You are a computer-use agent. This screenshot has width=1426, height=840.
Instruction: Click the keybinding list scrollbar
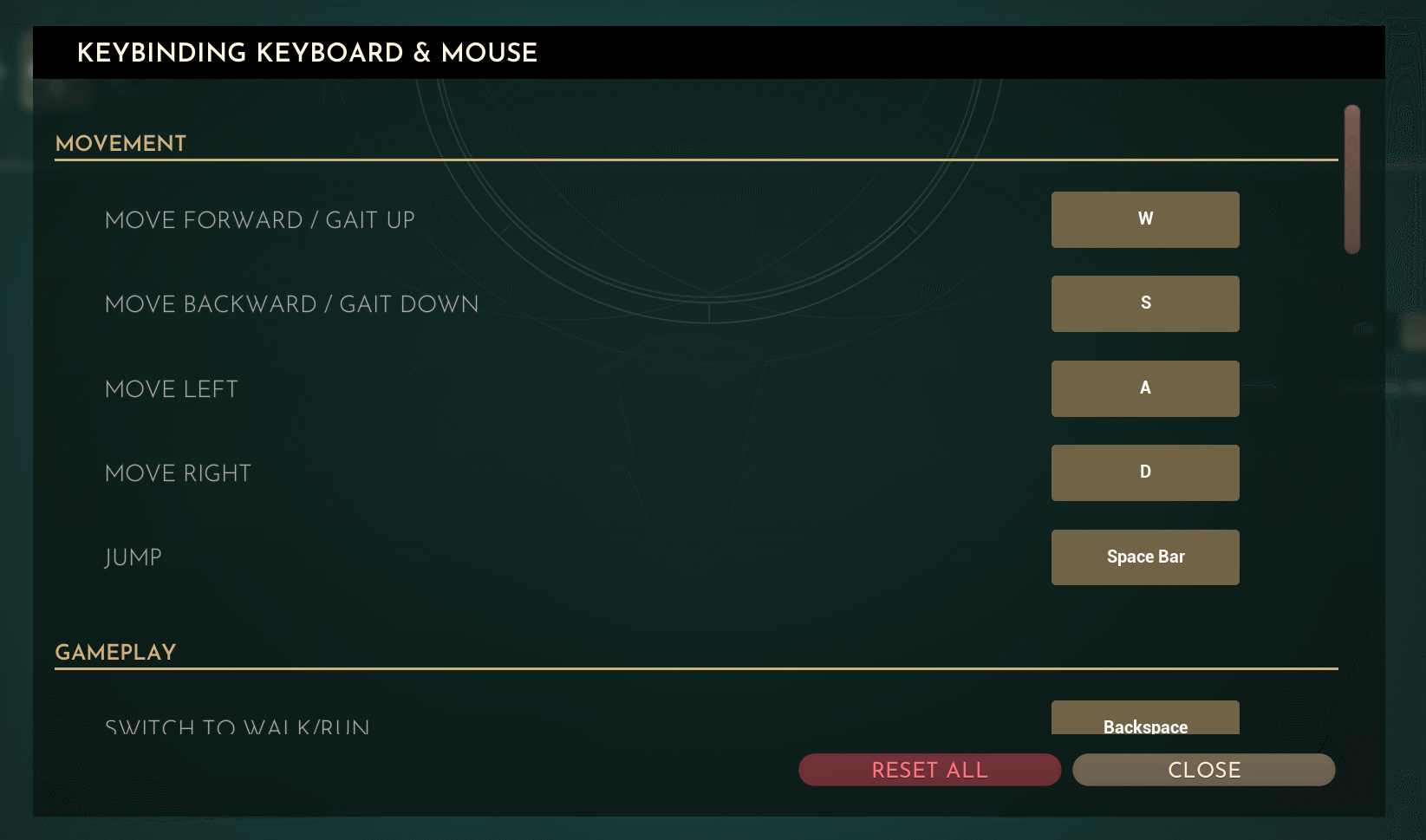coord(1351,179)
